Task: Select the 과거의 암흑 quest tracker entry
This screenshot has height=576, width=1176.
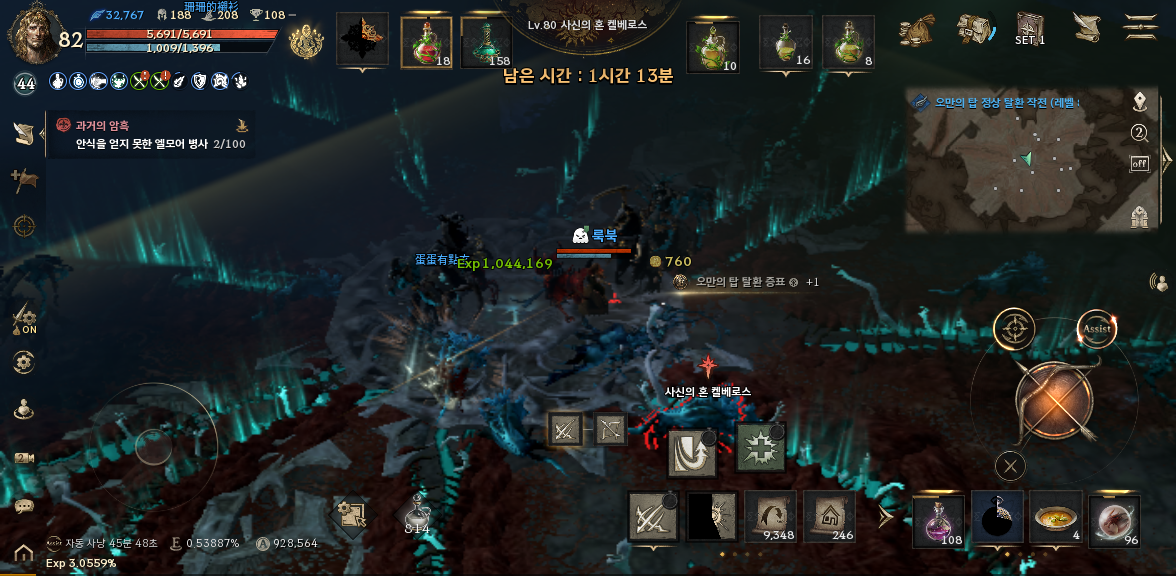Action: click(150, 134)
